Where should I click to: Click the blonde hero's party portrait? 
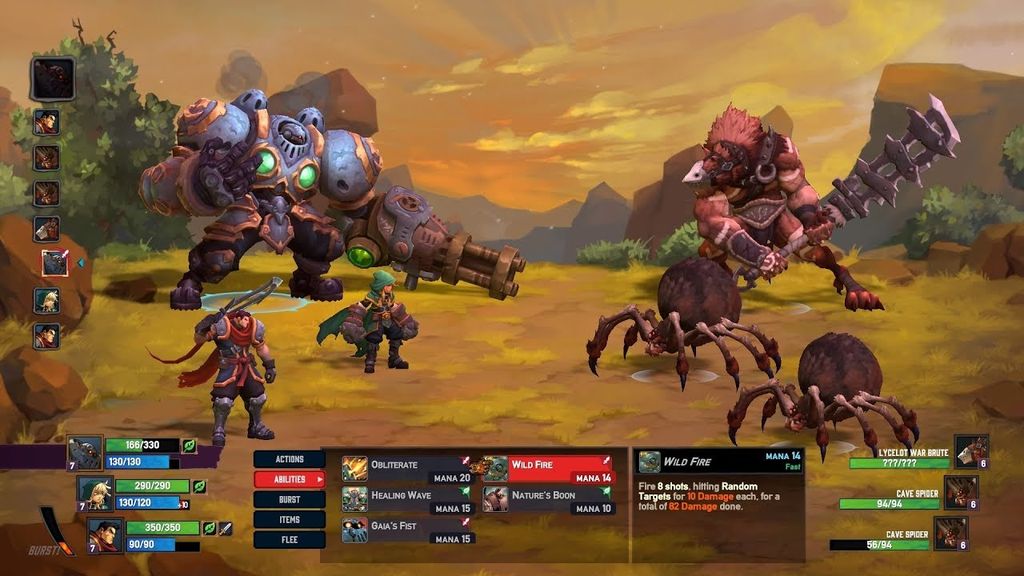pyautogui.click(x=95, y=492)
